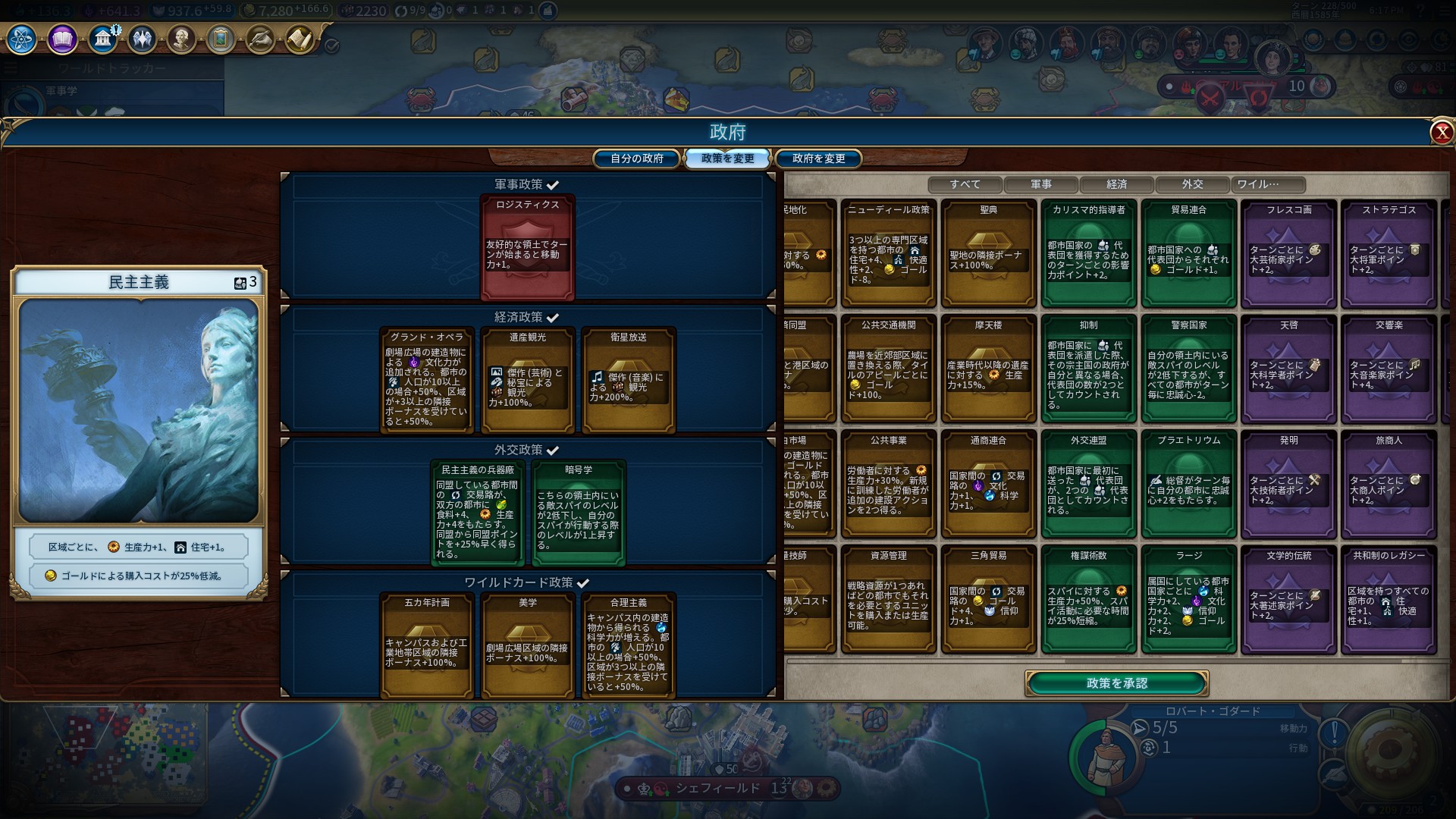
Task: Select the 政策を変更 tab
Action: 727,158
